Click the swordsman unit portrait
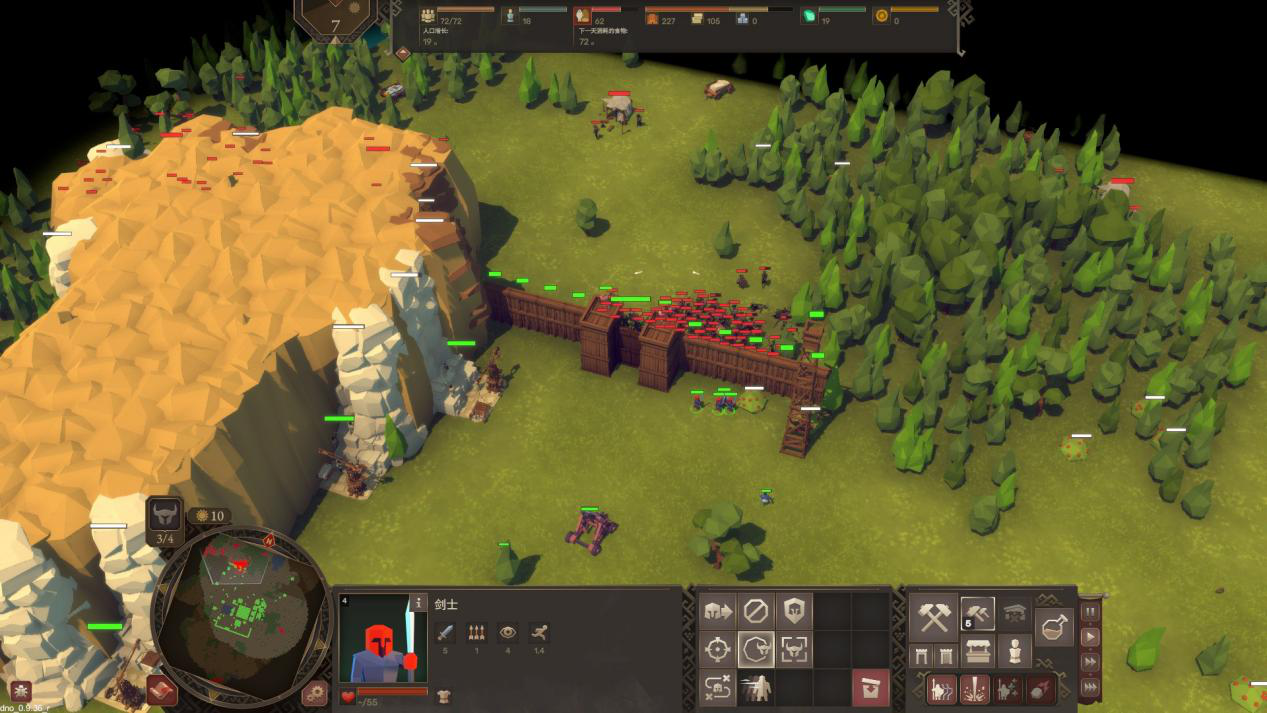The width and height of the screenshot is (1267, 713). 376,640
